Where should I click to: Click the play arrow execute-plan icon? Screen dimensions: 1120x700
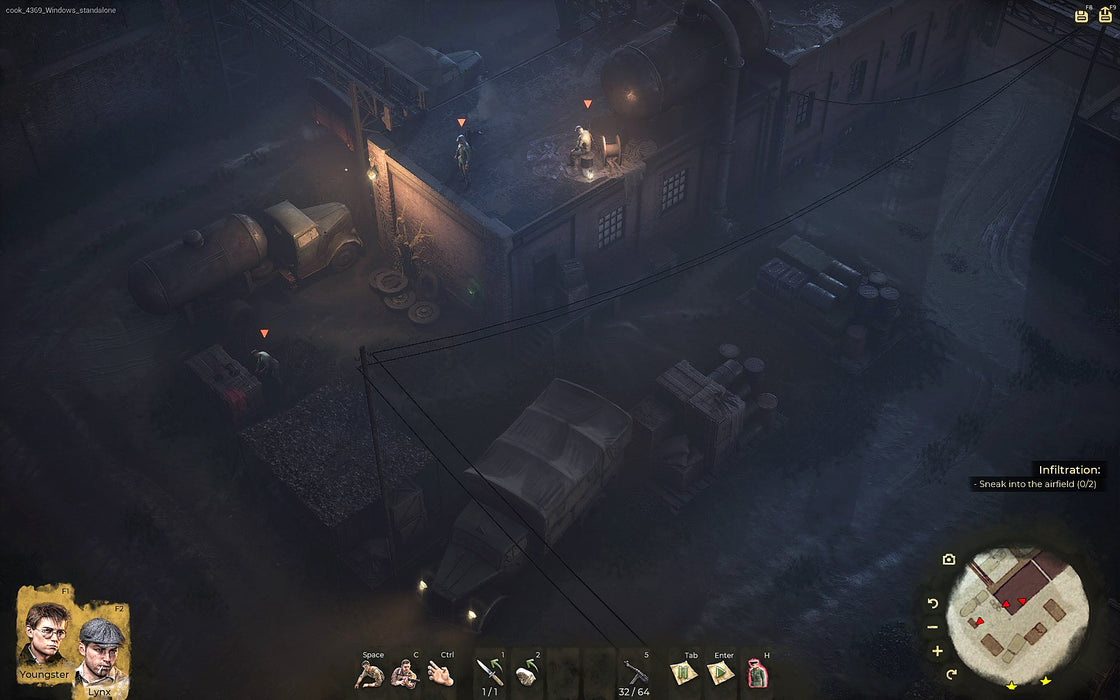pyautogui.click(x=720, y=674)
